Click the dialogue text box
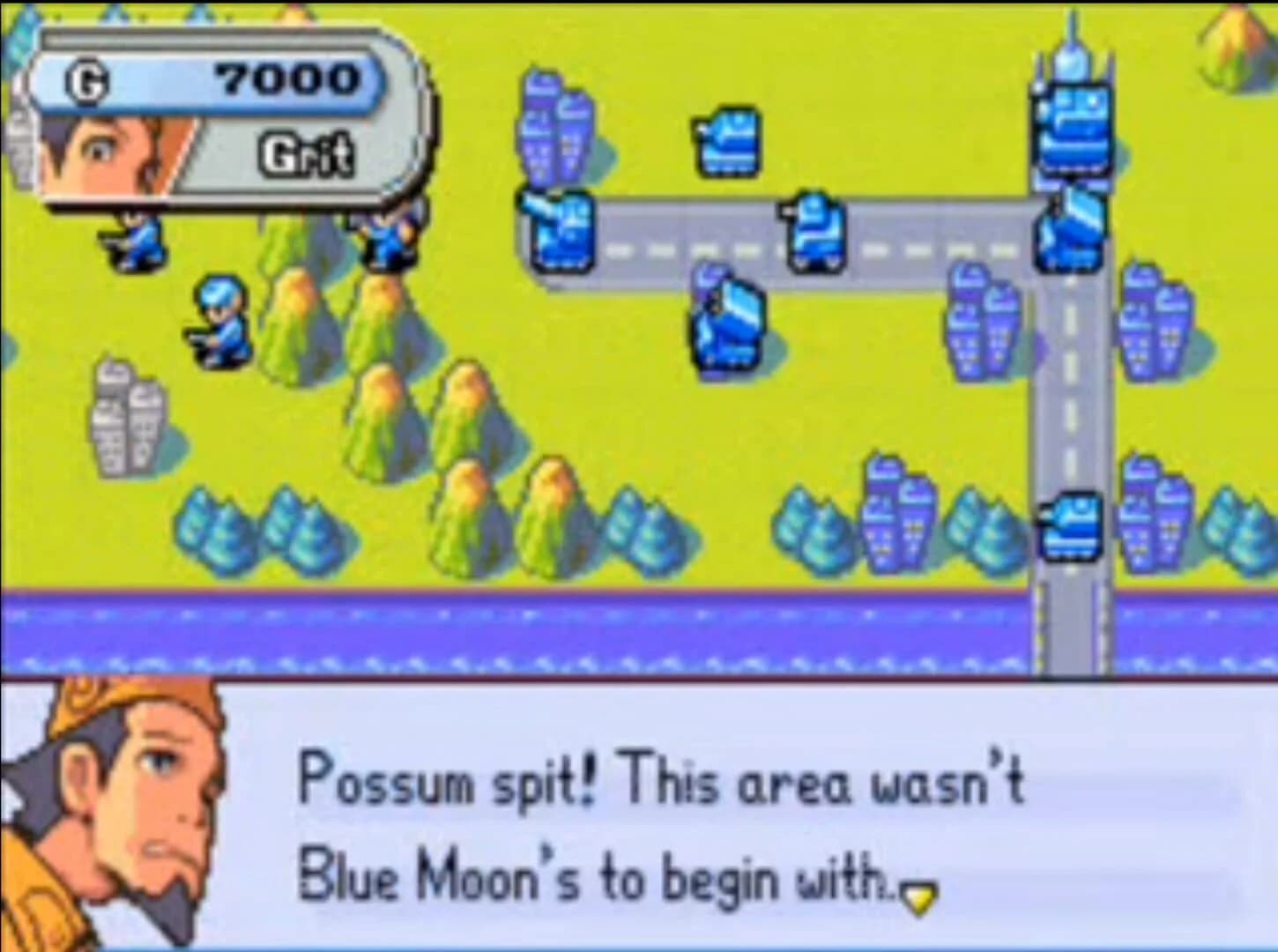Screen dimensions: 1278x952 click(661, 829)
